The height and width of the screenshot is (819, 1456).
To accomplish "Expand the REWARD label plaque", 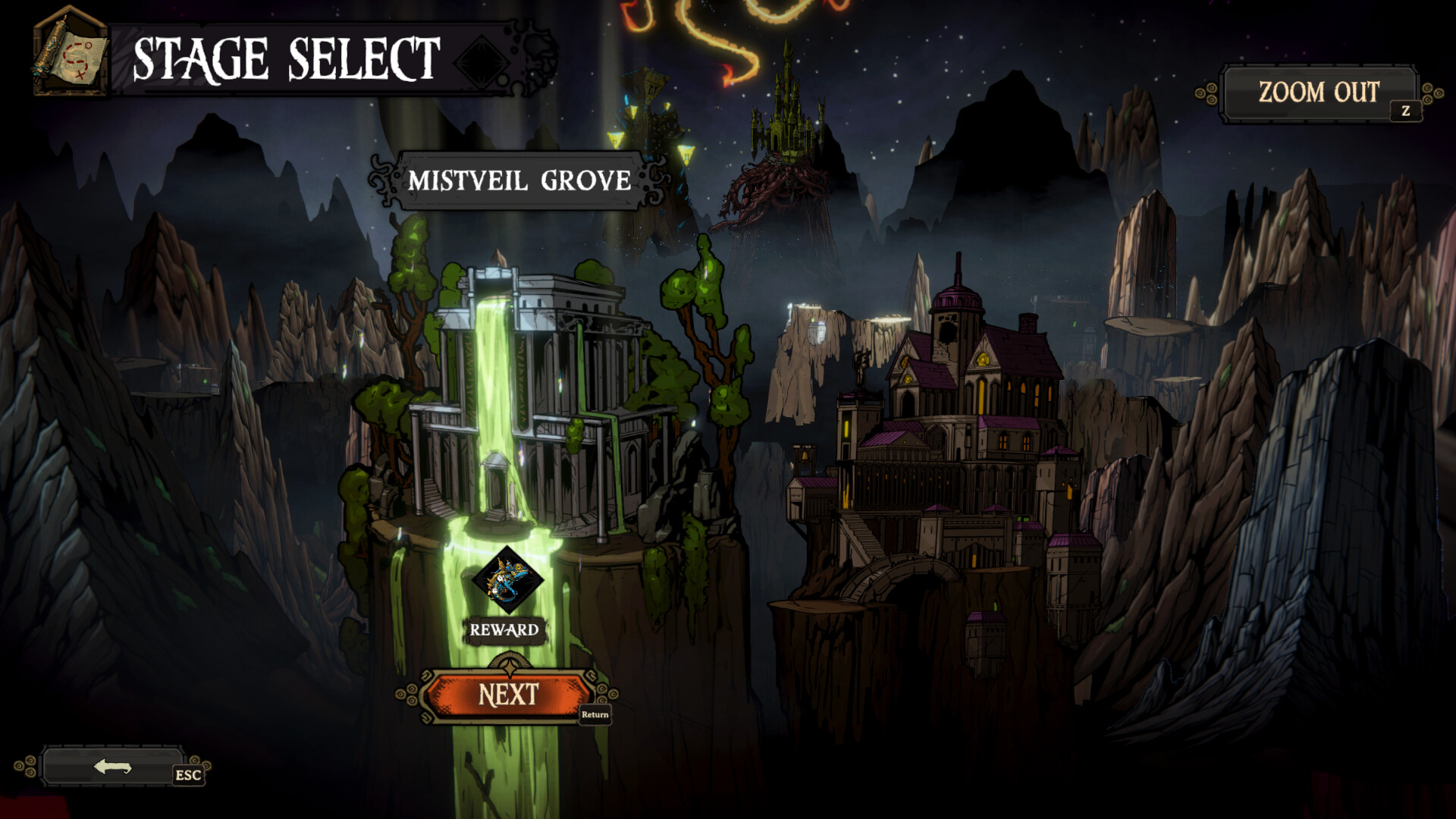I will tap(504, 629).
